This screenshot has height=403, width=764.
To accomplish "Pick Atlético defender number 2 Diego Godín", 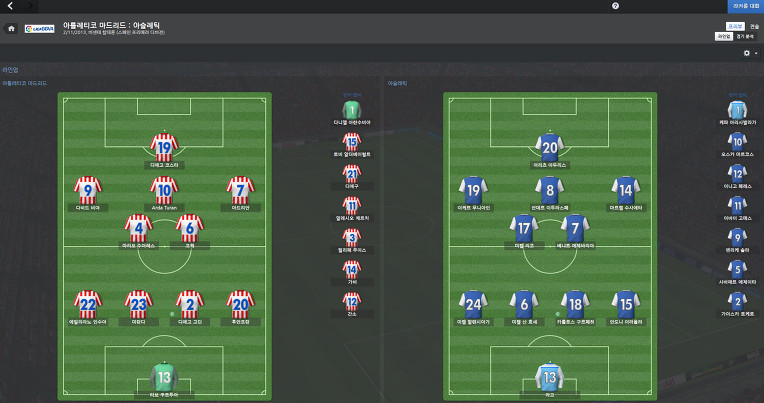I will click(x=188, y=304).
